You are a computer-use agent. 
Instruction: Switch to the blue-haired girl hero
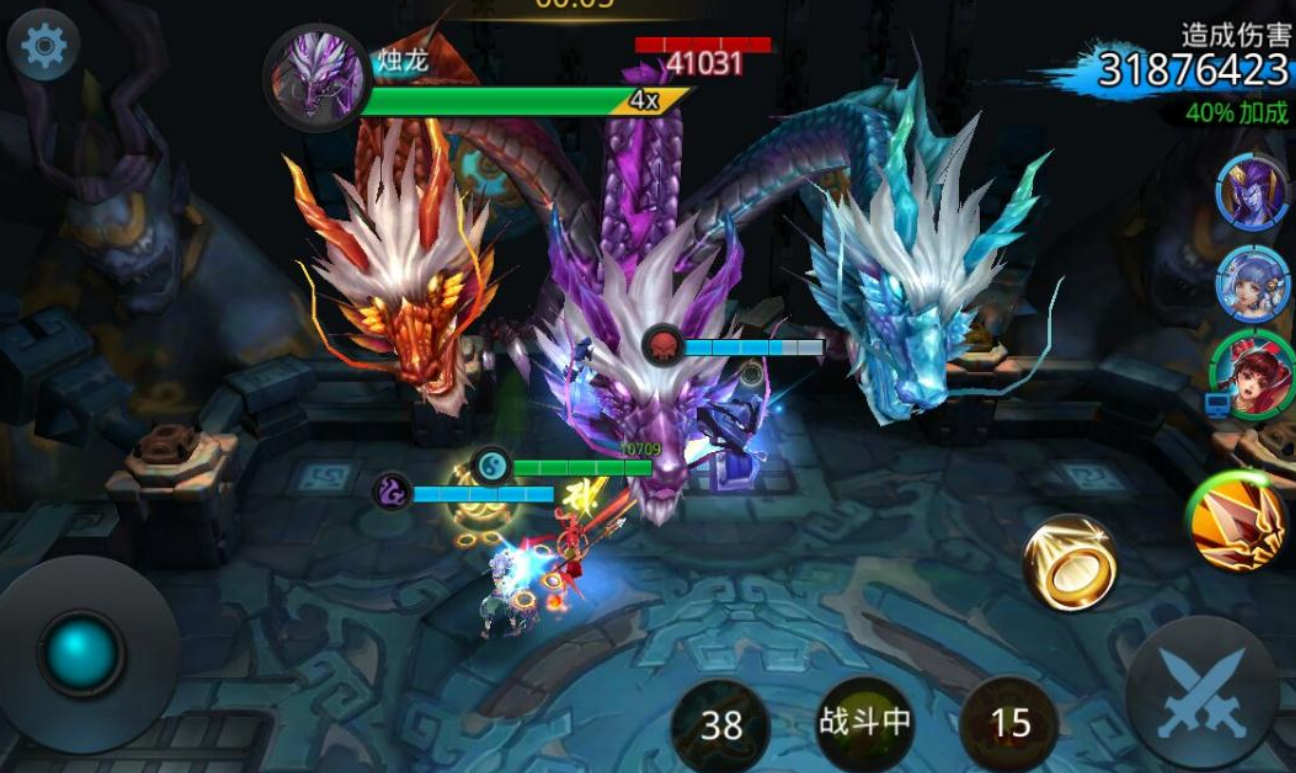[x=1253, y=284]
